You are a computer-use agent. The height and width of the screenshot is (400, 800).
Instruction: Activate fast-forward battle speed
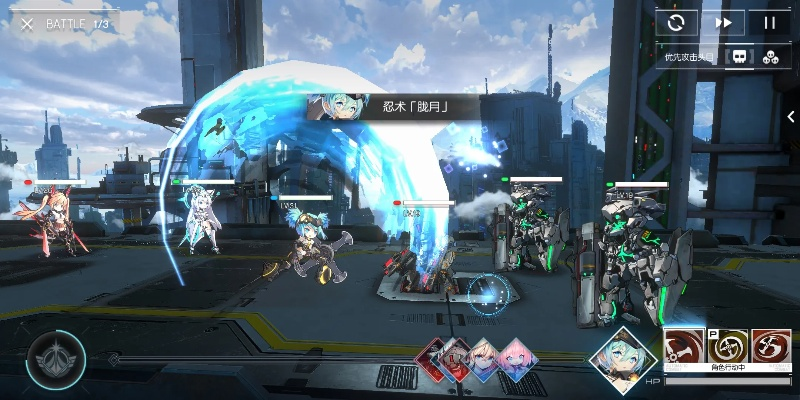click(723, 22)
